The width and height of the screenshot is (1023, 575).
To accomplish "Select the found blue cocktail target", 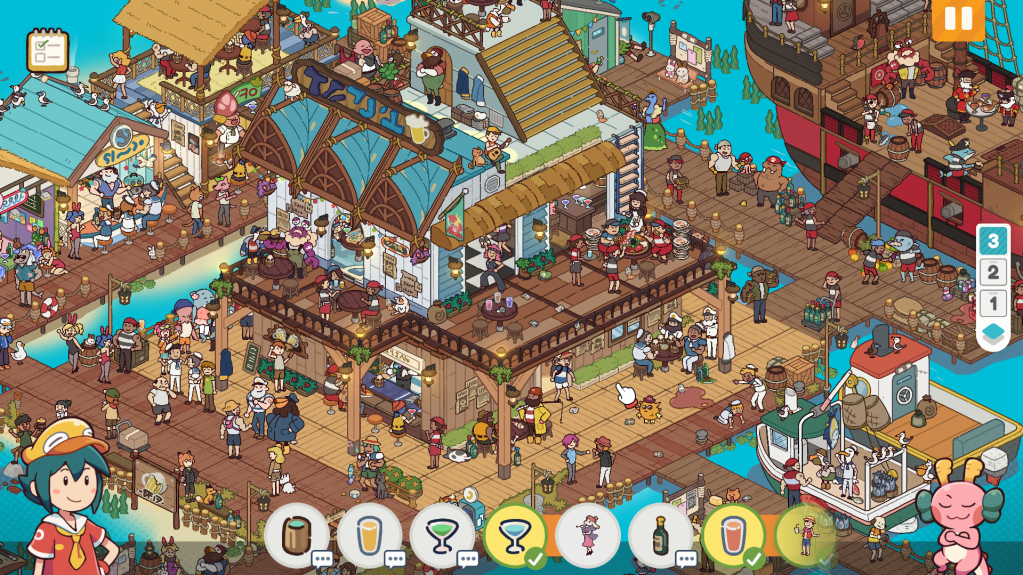I will [x=514, y=535].
